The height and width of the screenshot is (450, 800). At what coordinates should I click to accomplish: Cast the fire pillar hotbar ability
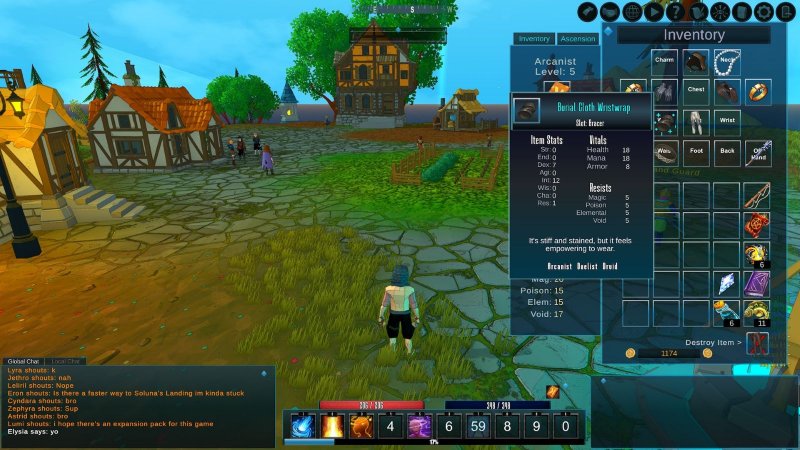point(331,427)
